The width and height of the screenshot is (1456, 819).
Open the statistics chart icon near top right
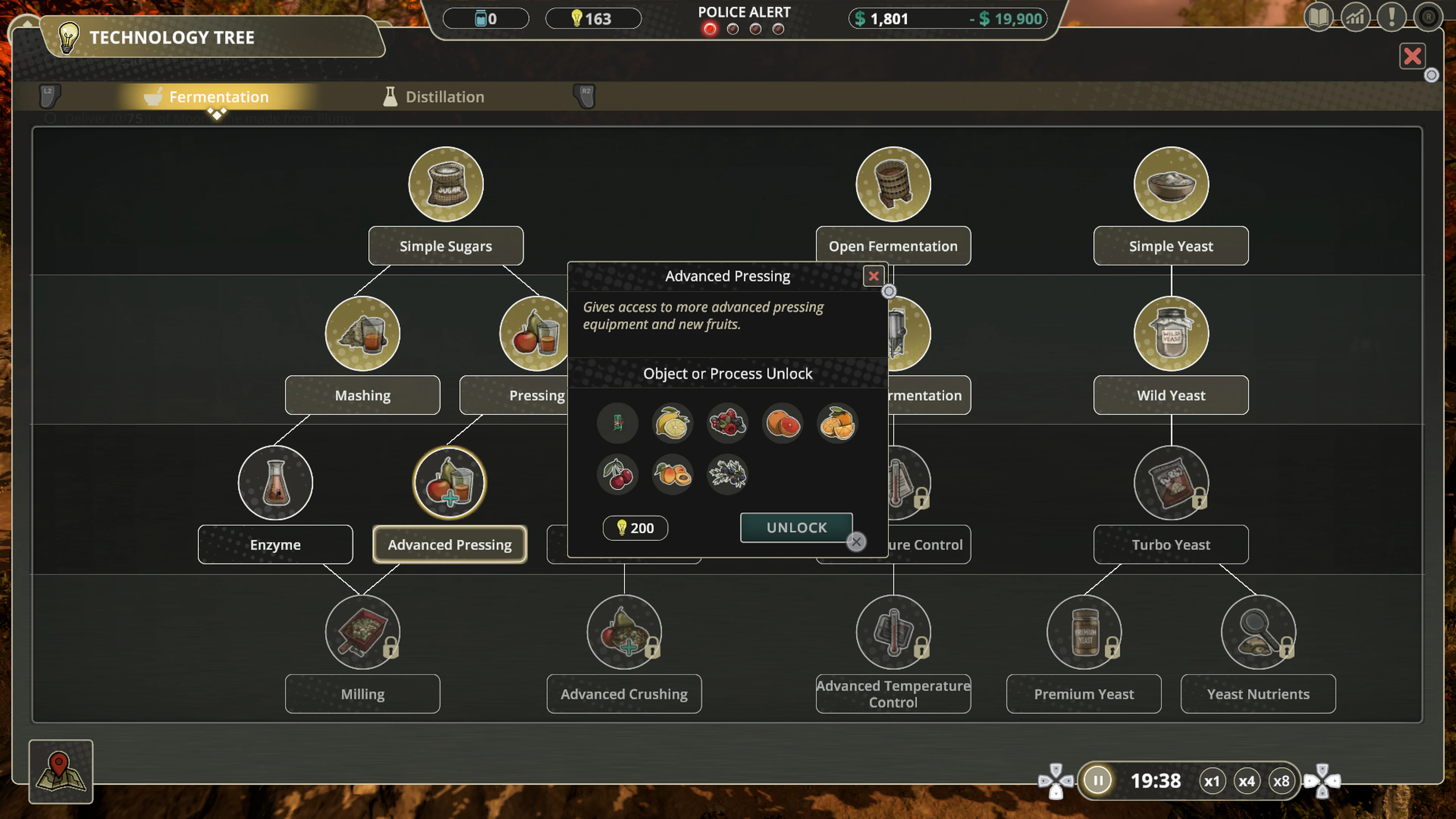[1355, 17]
